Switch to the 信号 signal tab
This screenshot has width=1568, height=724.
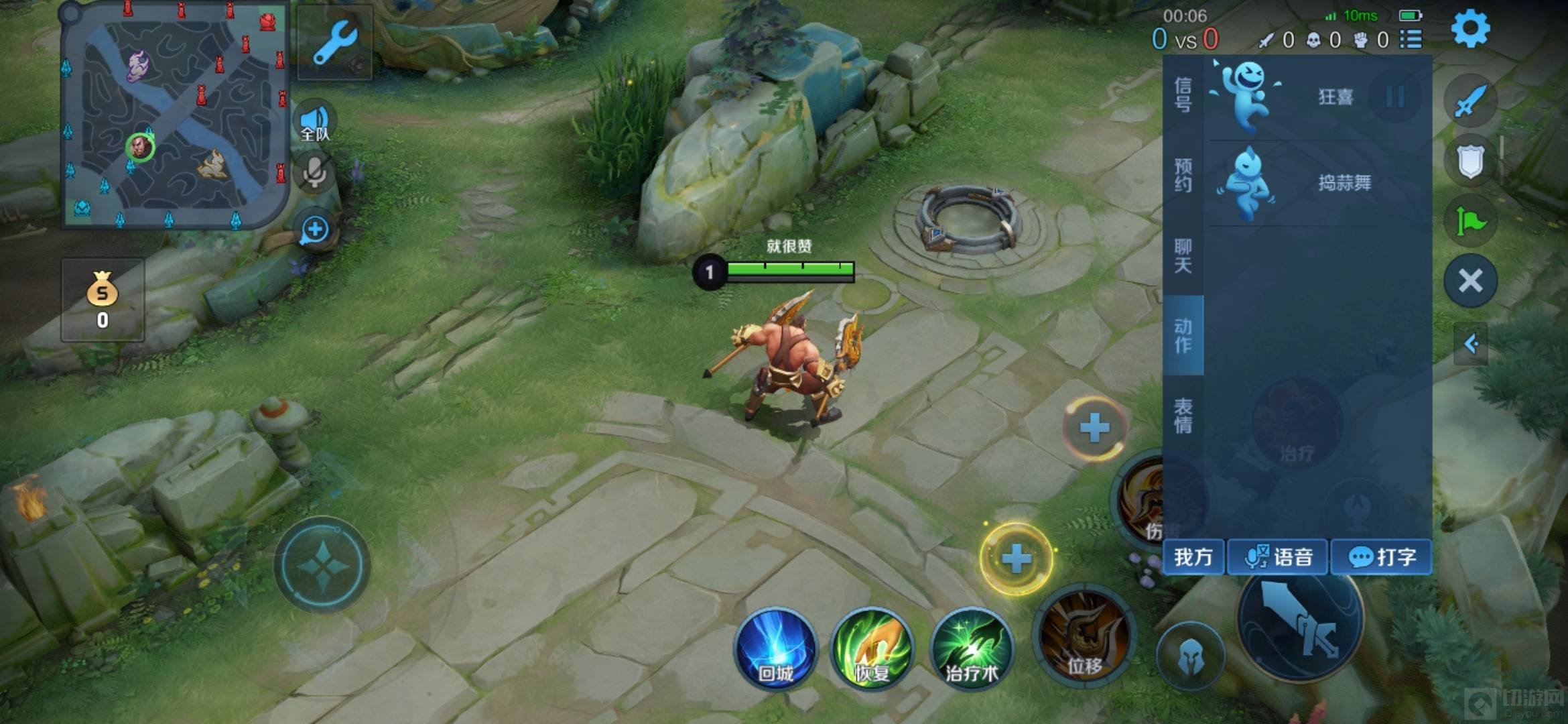(x=1183, y=95)
